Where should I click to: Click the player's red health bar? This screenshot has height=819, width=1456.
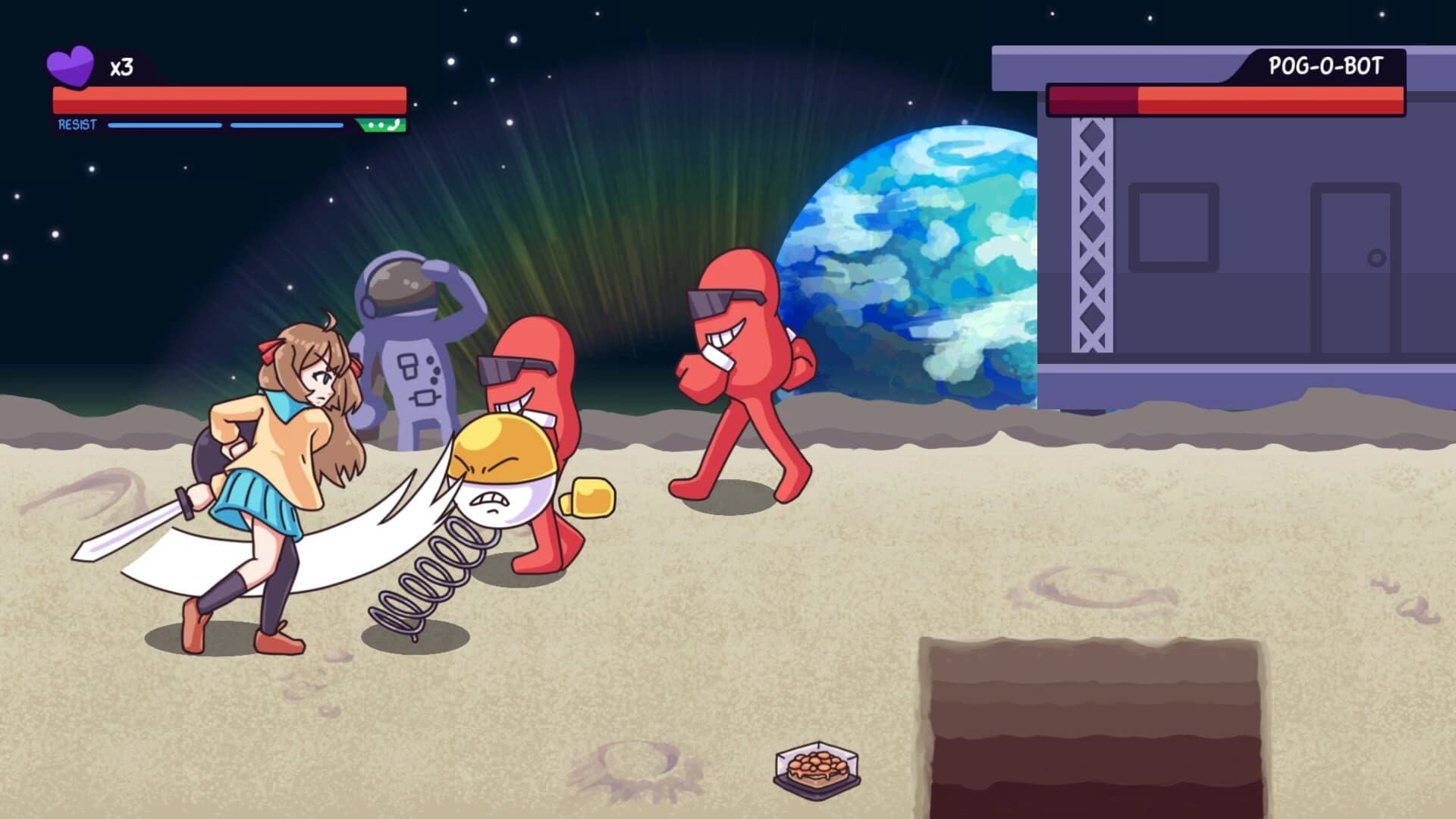pyautogui.click(x=227, y=97)
